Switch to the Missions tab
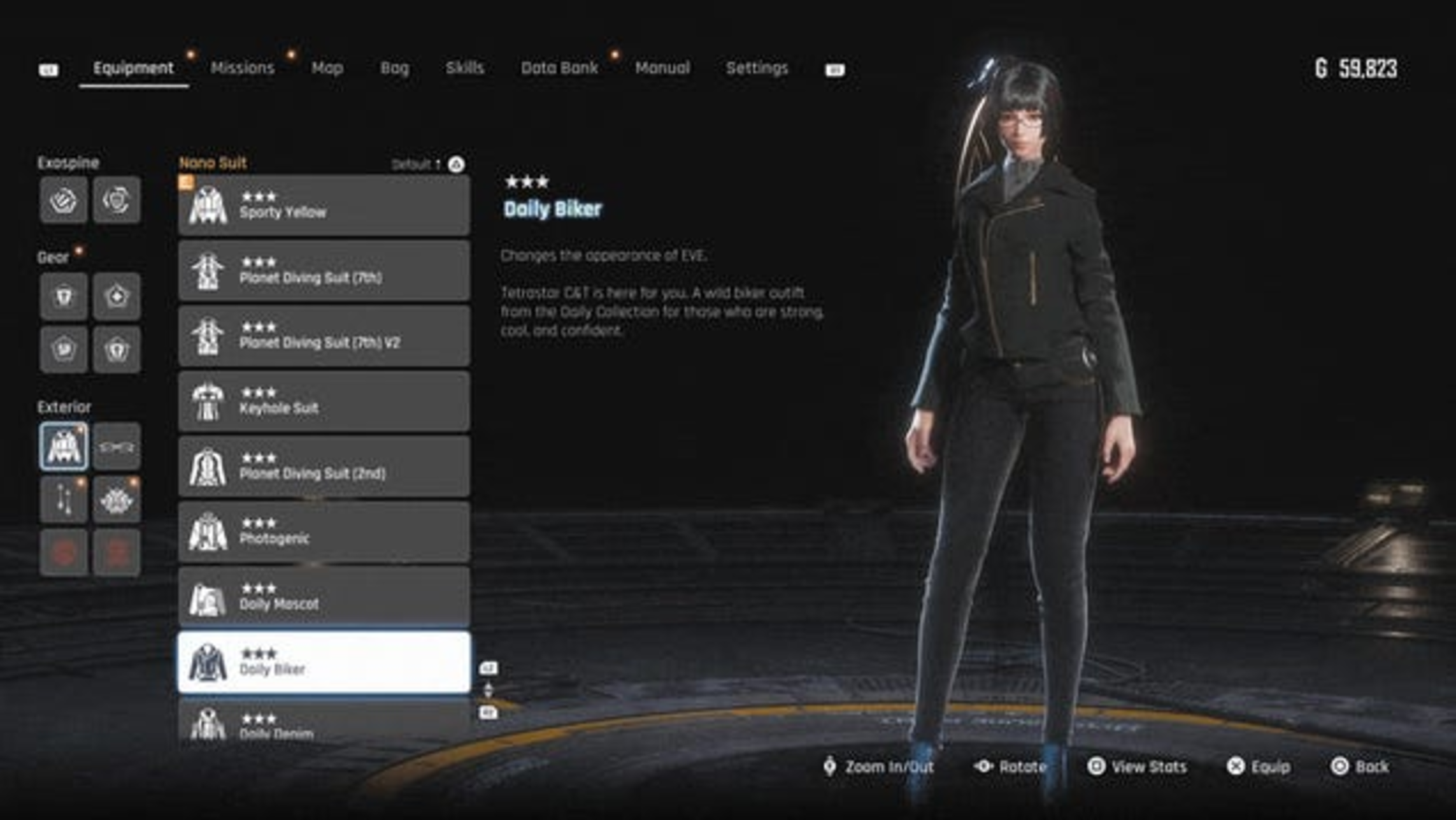The width and height of the screenshot is (1456, 820). (x=242, y=68)
